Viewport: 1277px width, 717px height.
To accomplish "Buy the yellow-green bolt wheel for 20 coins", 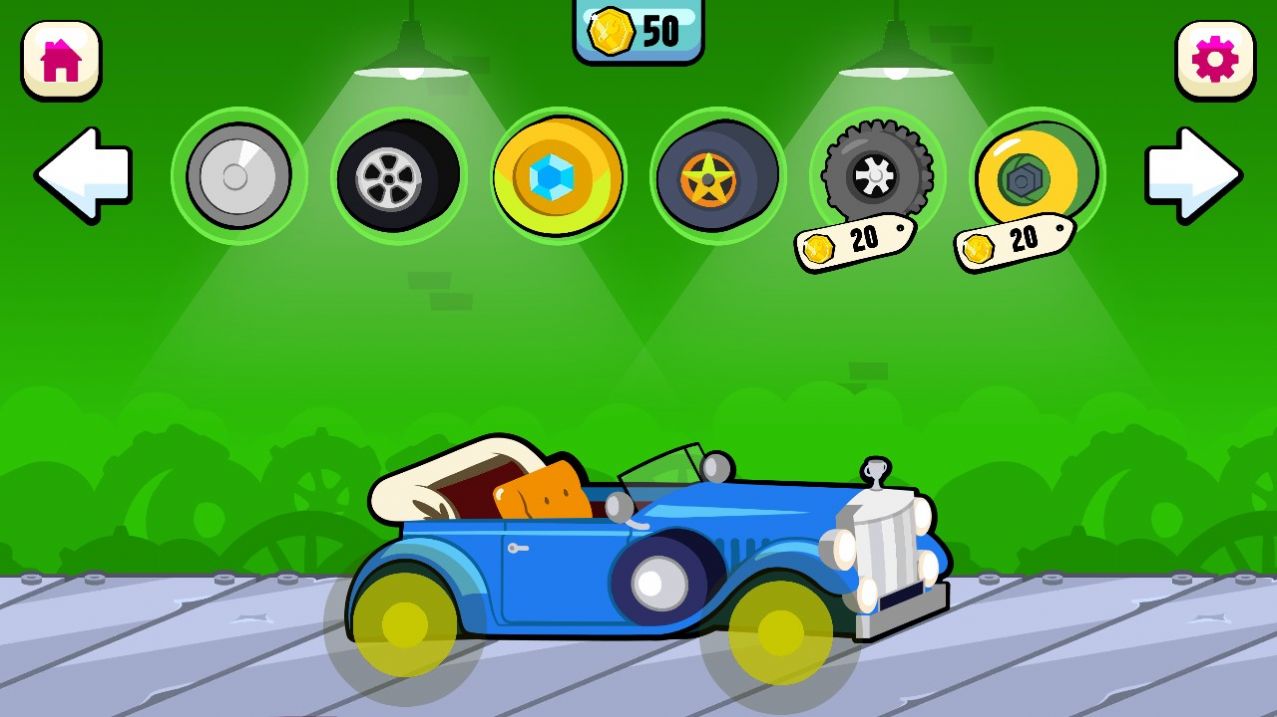I will (1036, 176).
